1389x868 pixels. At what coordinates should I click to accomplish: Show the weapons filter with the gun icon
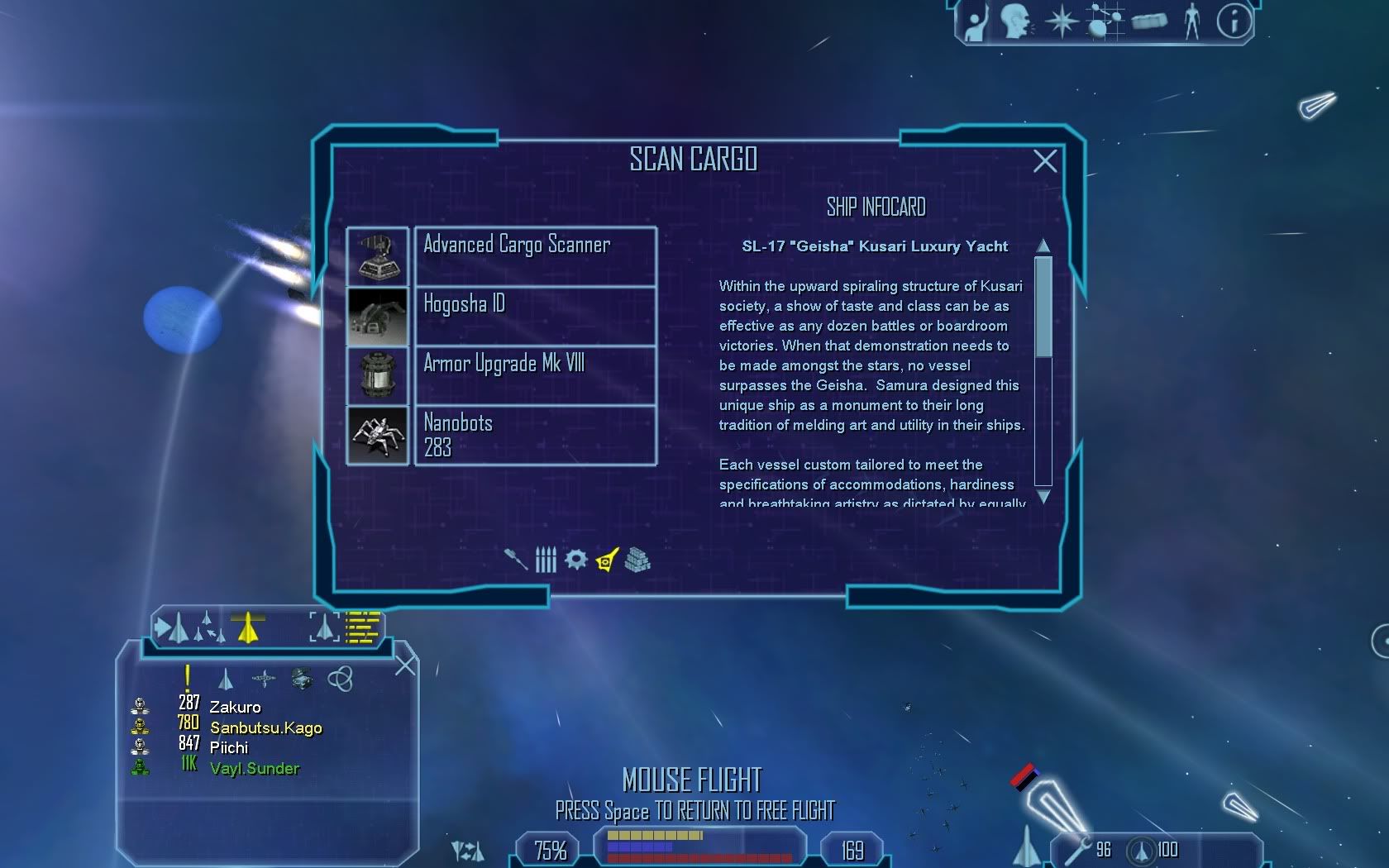(516, 560)
